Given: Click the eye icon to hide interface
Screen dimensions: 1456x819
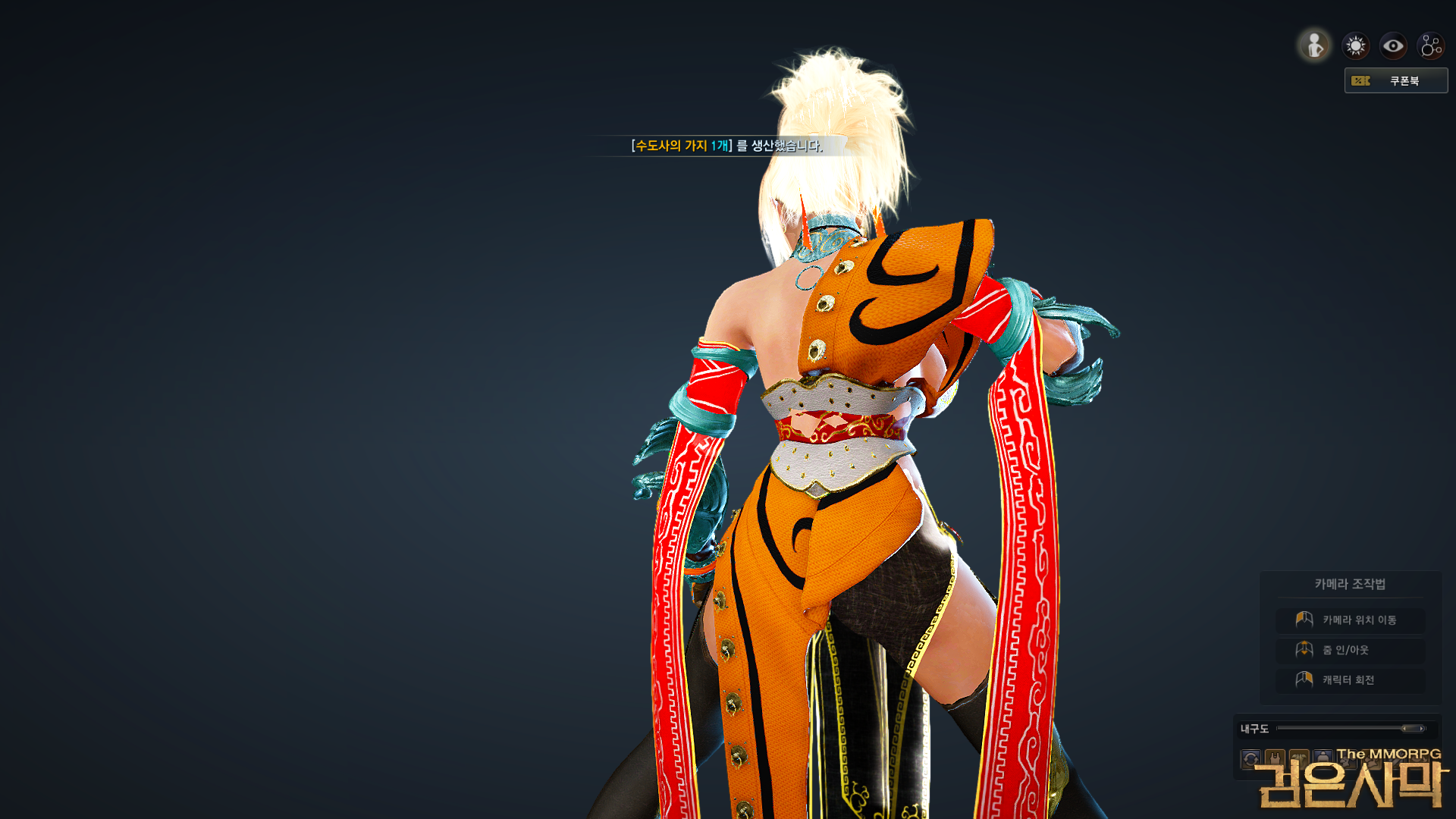Looking at the screenshot, I should tap(1392, 45).
